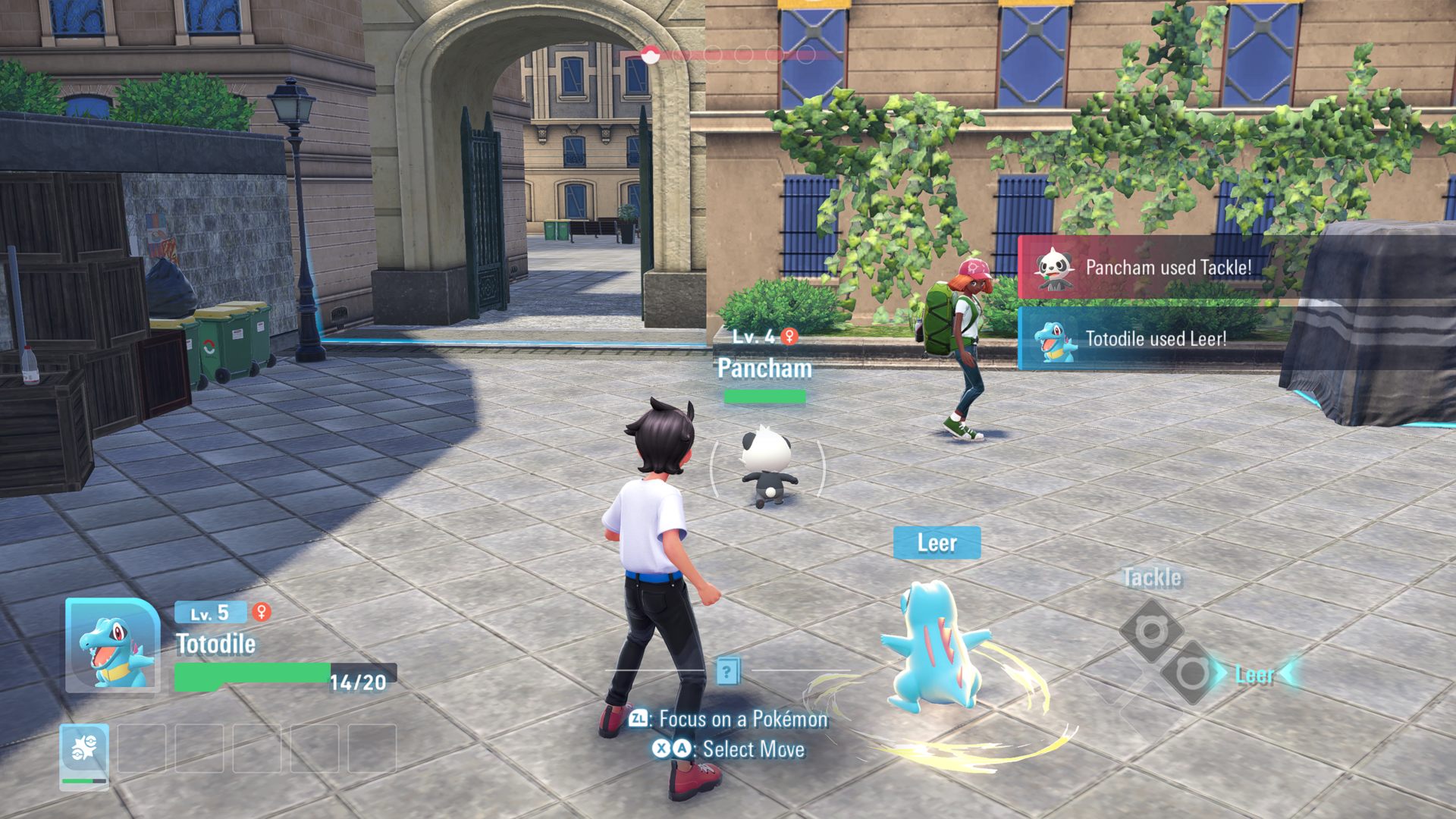This screenshot has height=819, width=1456.
Task: Open the question mark info card
Action: 727,670
